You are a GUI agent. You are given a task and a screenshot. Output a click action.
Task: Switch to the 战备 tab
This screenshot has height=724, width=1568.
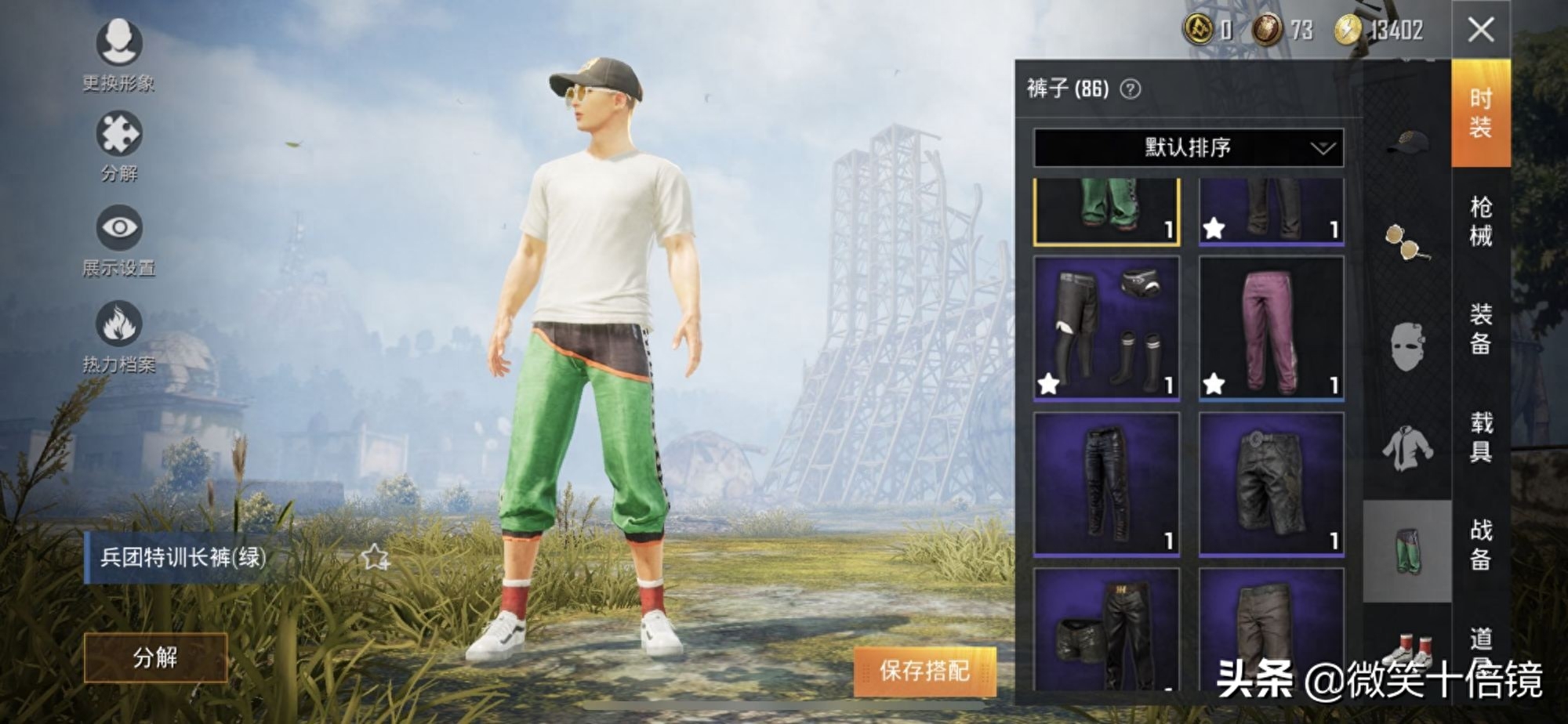pos(1480,544)
